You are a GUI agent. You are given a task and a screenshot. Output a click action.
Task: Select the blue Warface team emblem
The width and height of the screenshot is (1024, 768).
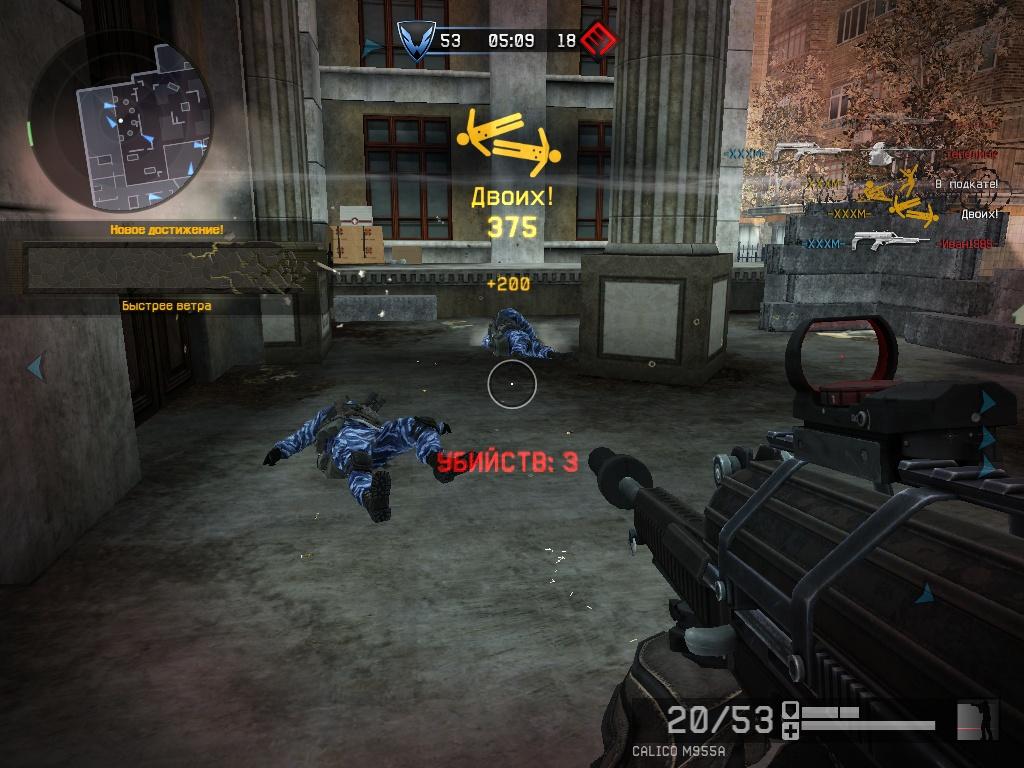[x=411, y=41]
